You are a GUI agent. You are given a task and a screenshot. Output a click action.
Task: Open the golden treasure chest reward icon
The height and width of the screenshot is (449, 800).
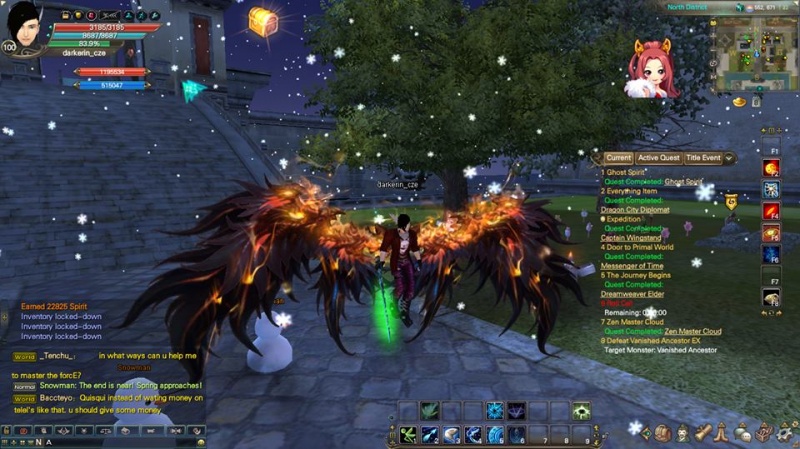262,20
